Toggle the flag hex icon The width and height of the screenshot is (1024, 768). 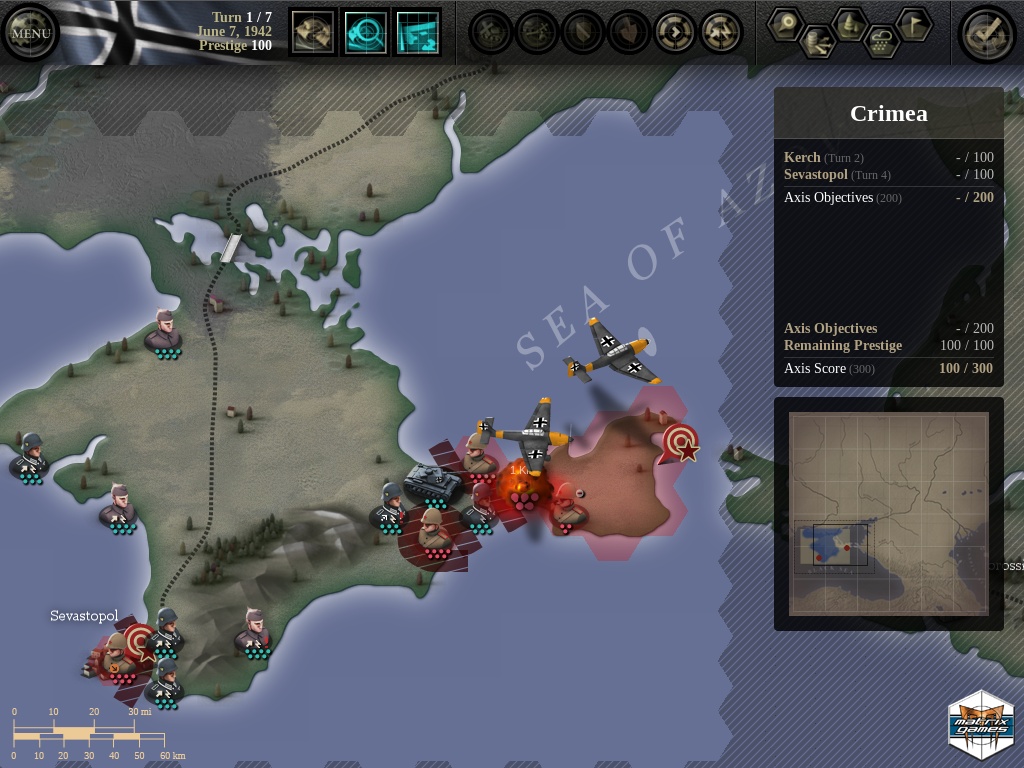(x=913, y=23)
